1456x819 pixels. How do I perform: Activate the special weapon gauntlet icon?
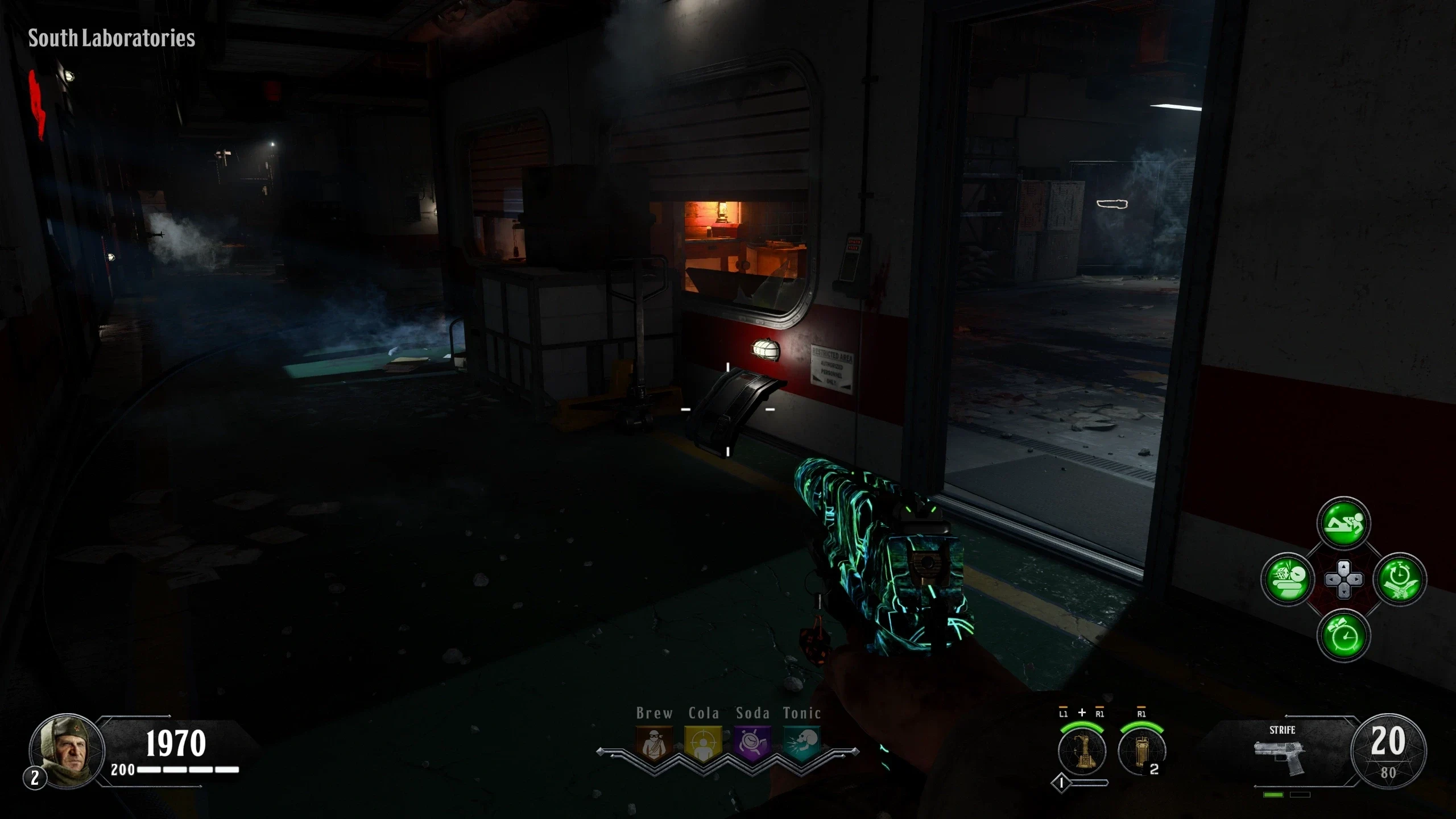tap(1082, 751)
